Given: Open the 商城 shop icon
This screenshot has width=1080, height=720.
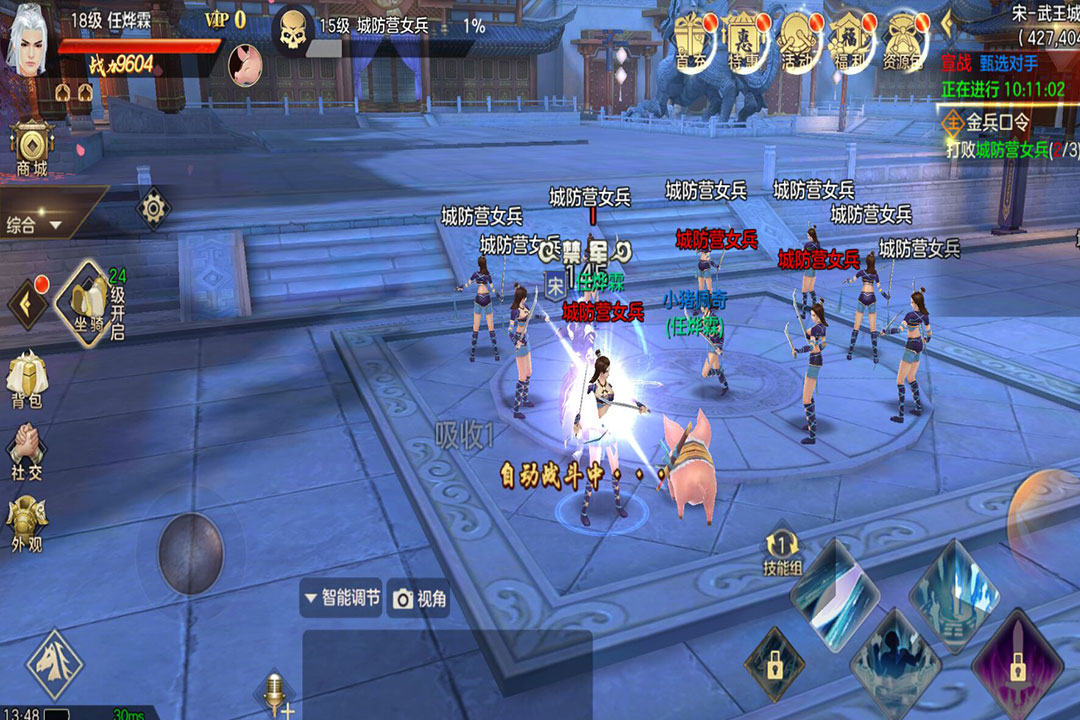Looking at the screenshot, I should (x=32, y=150).
